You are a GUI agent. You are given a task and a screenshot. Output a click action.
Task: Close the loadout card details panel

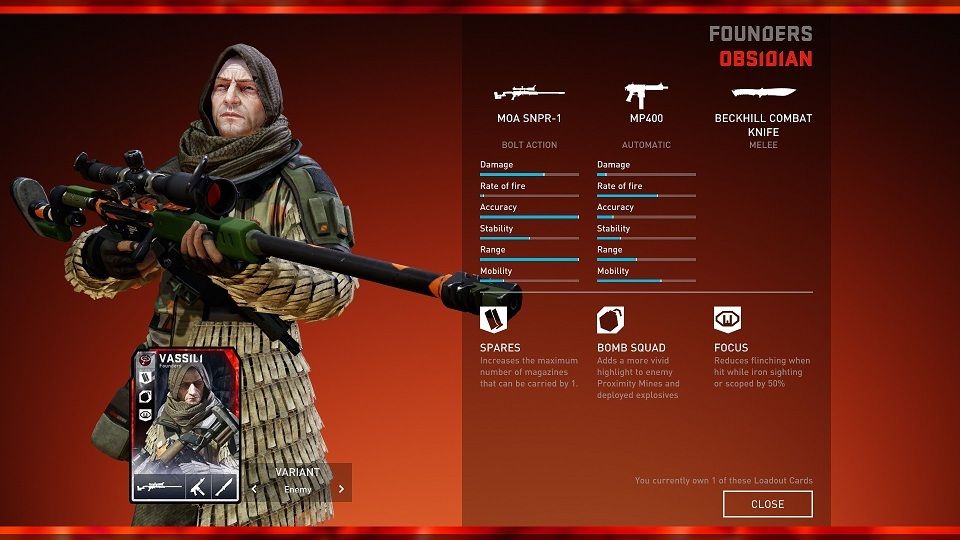(x=767, y=504)
